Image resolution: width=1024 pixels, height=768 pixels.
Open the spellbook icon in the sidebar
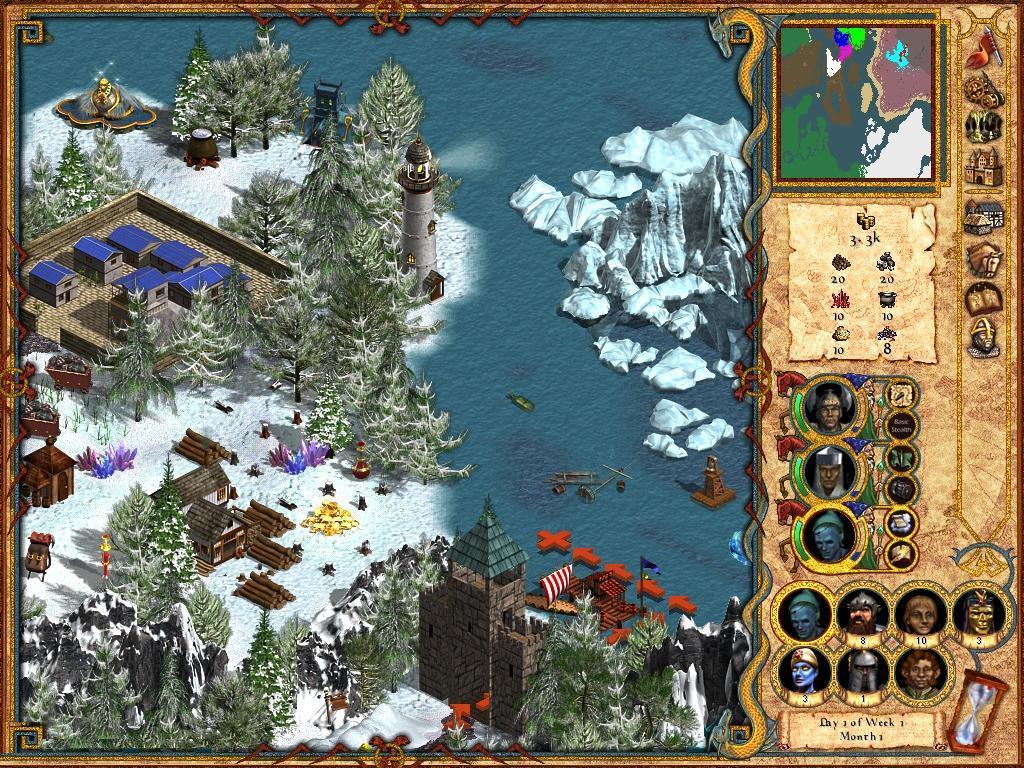tap(984, 299)
